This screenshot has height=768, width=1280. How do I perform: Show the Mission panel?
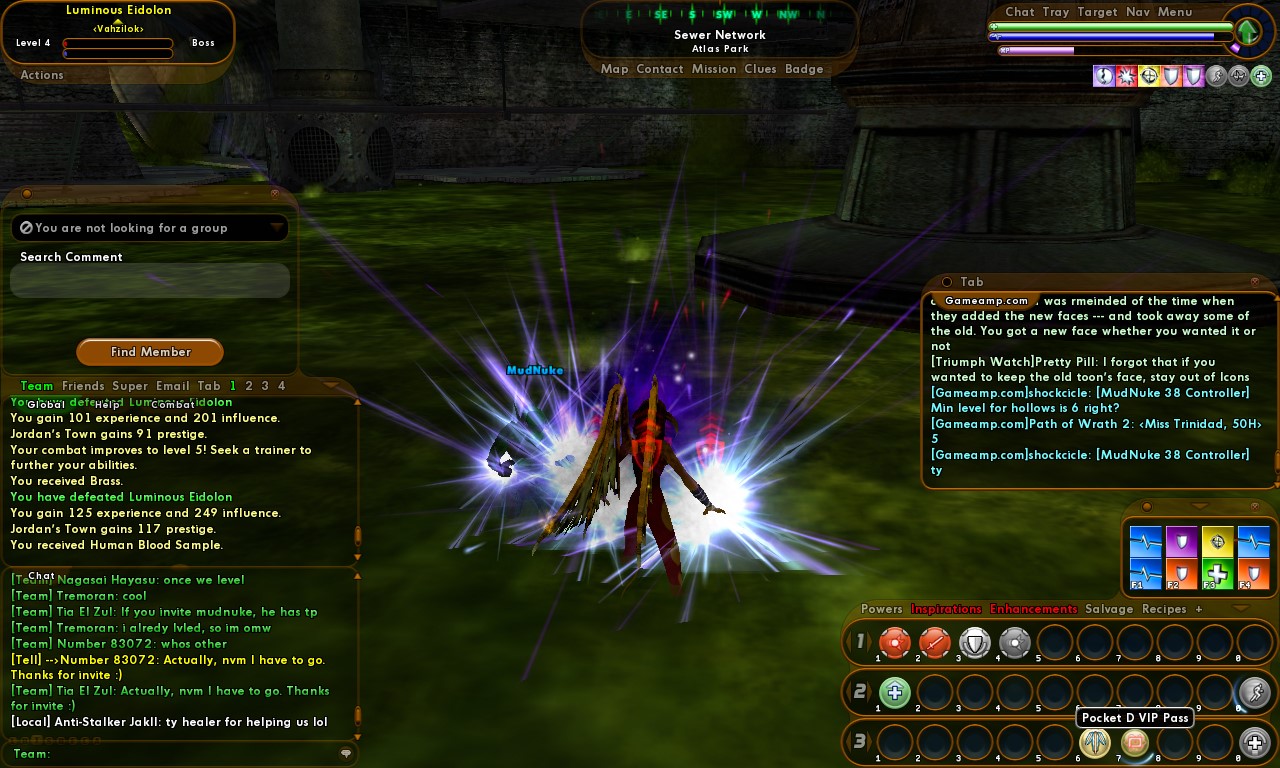pos(713,69)
